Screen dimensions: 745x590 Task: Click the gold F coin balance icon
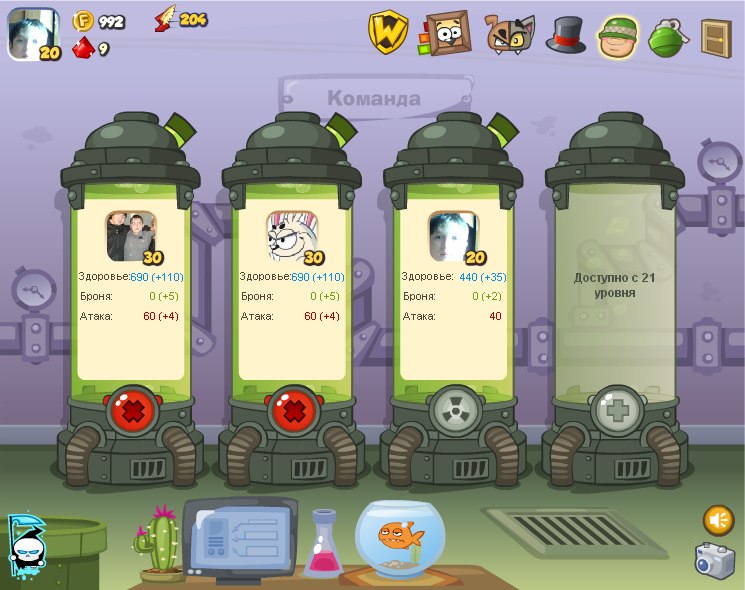pyautogui.click(x=83, y=21)
